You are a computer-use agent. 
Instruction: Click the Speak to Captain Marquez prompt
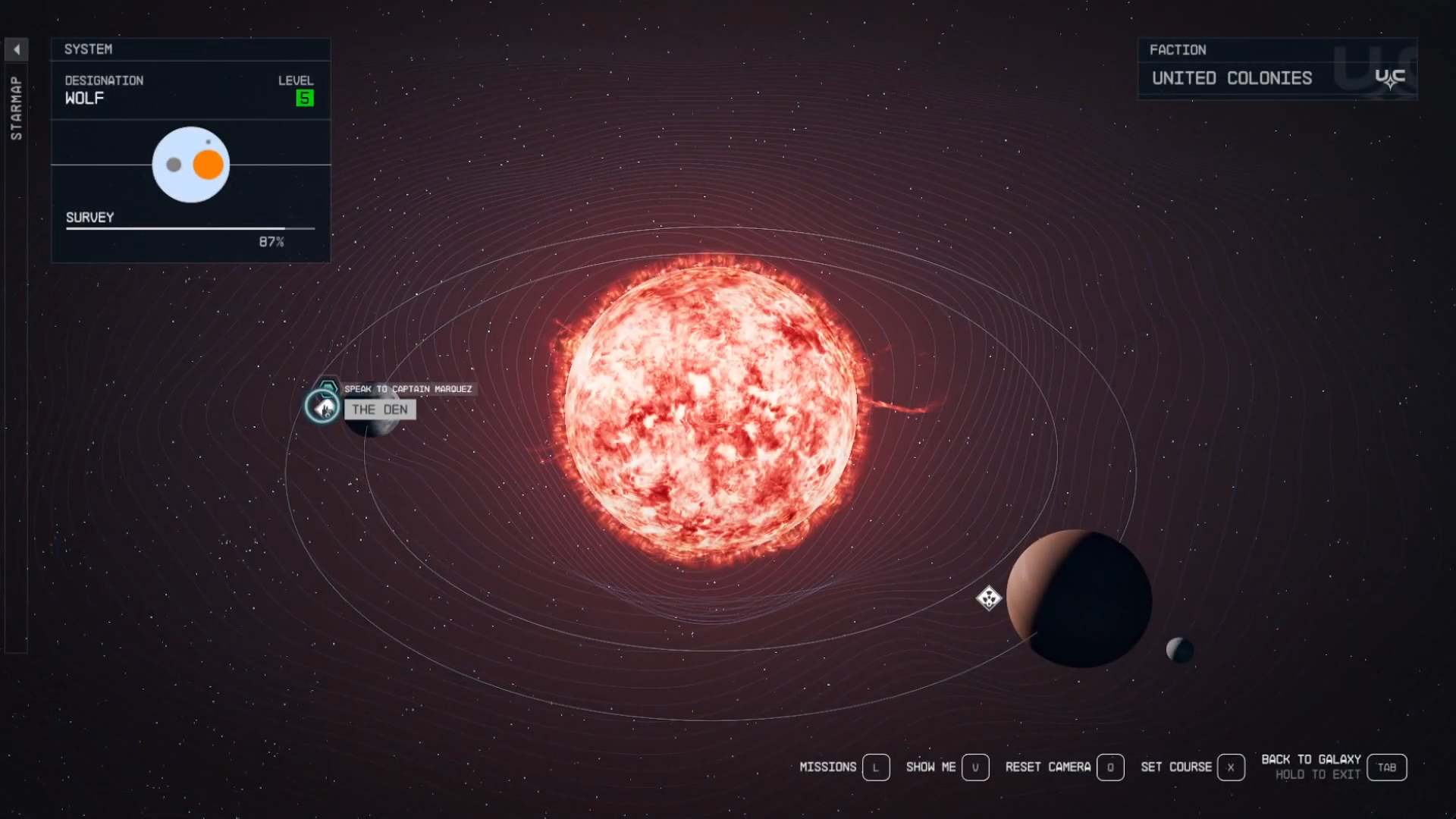pyautogui.click(x=408, y=389)
